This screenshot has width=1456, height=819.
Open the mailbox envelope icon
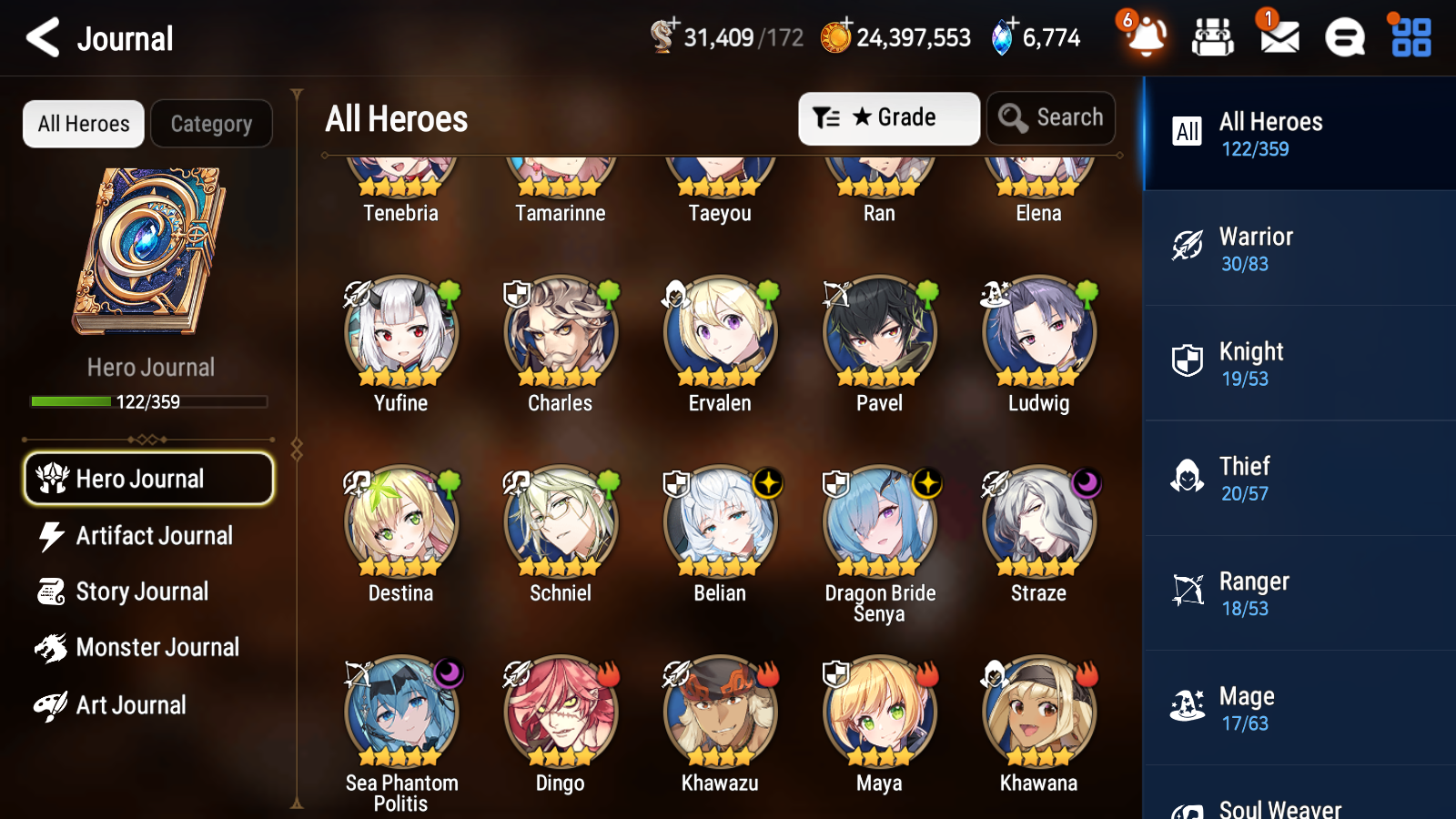1278,37
